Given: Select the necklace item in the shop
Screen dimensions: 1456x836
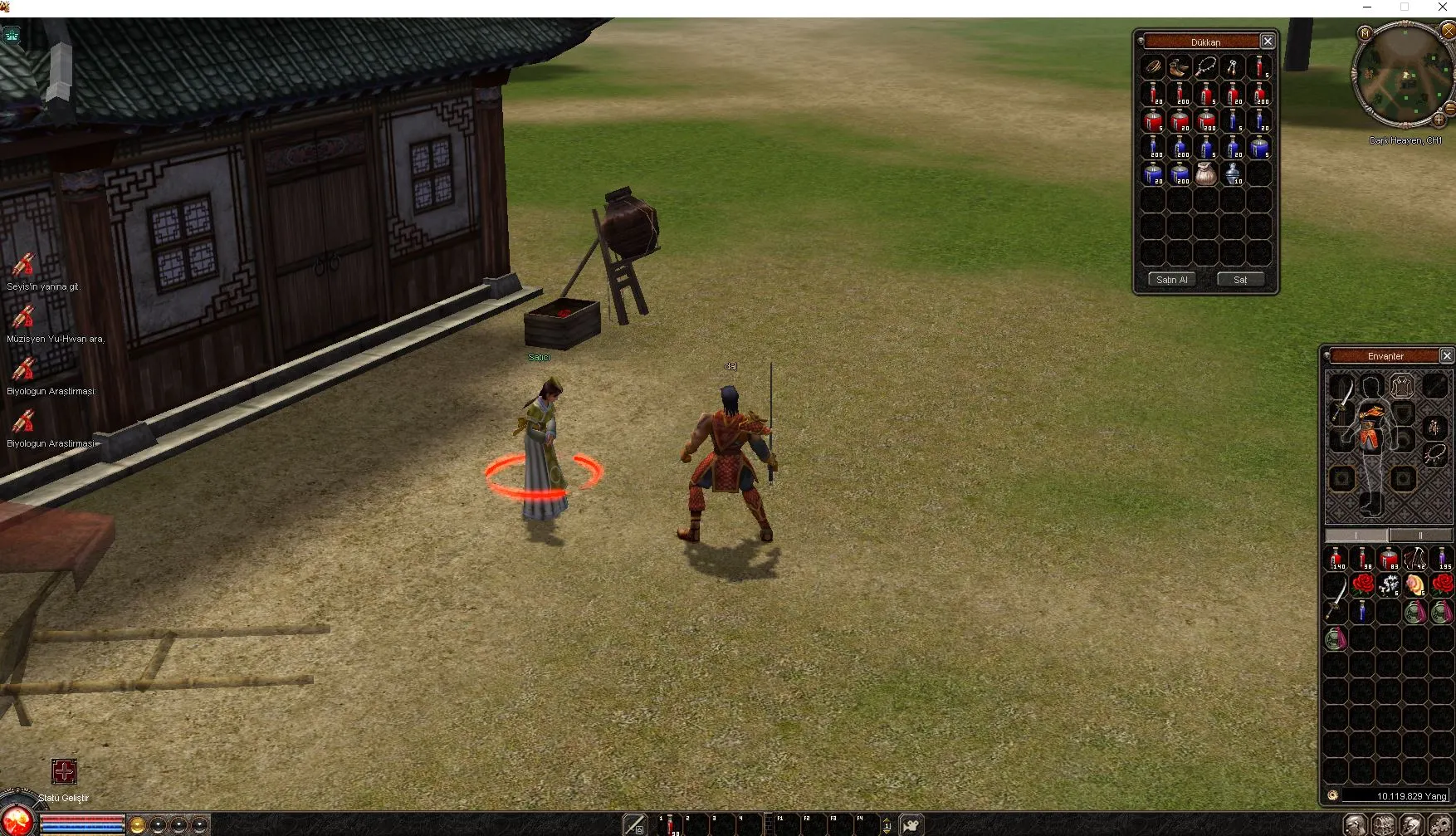Looking at the screenshot, I should (1206, 67).
